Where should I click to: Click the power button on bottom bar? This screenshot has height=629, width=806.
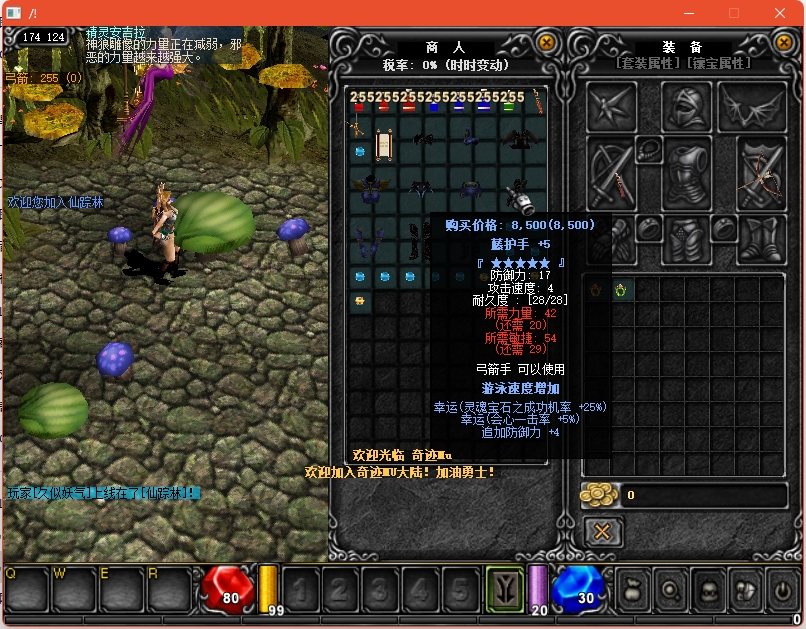pos(782,589)
